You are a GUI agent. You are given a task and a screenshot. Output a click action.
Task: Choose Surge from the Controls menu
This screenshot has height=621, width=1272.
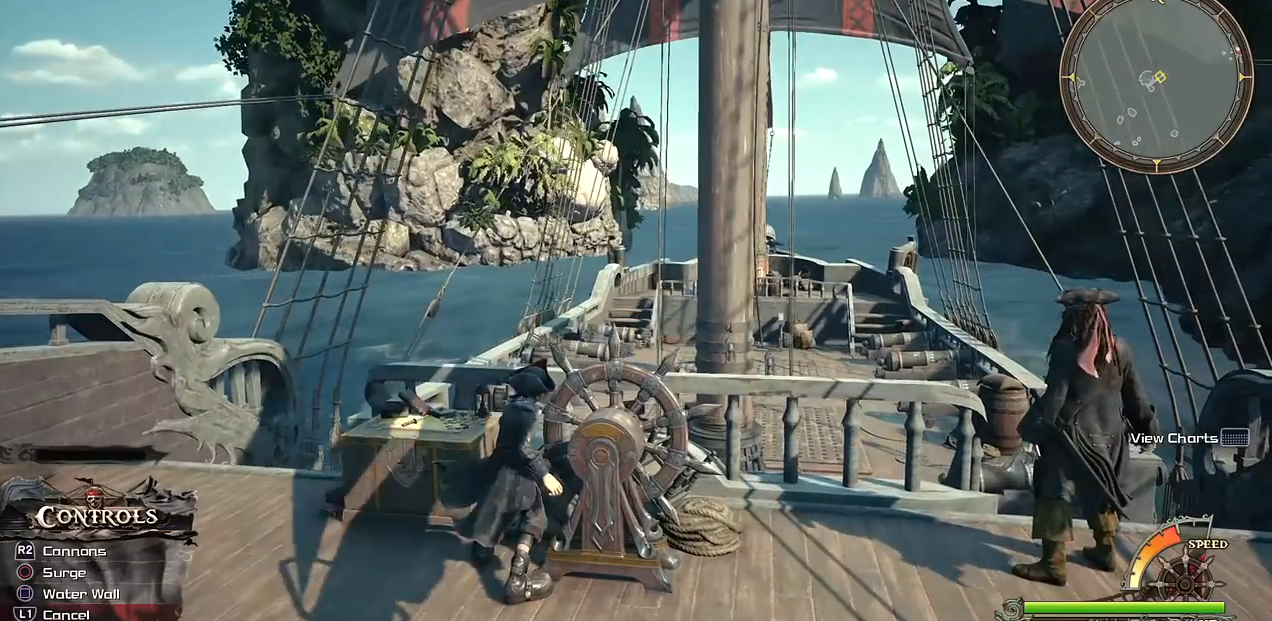(x=64, y=573)
